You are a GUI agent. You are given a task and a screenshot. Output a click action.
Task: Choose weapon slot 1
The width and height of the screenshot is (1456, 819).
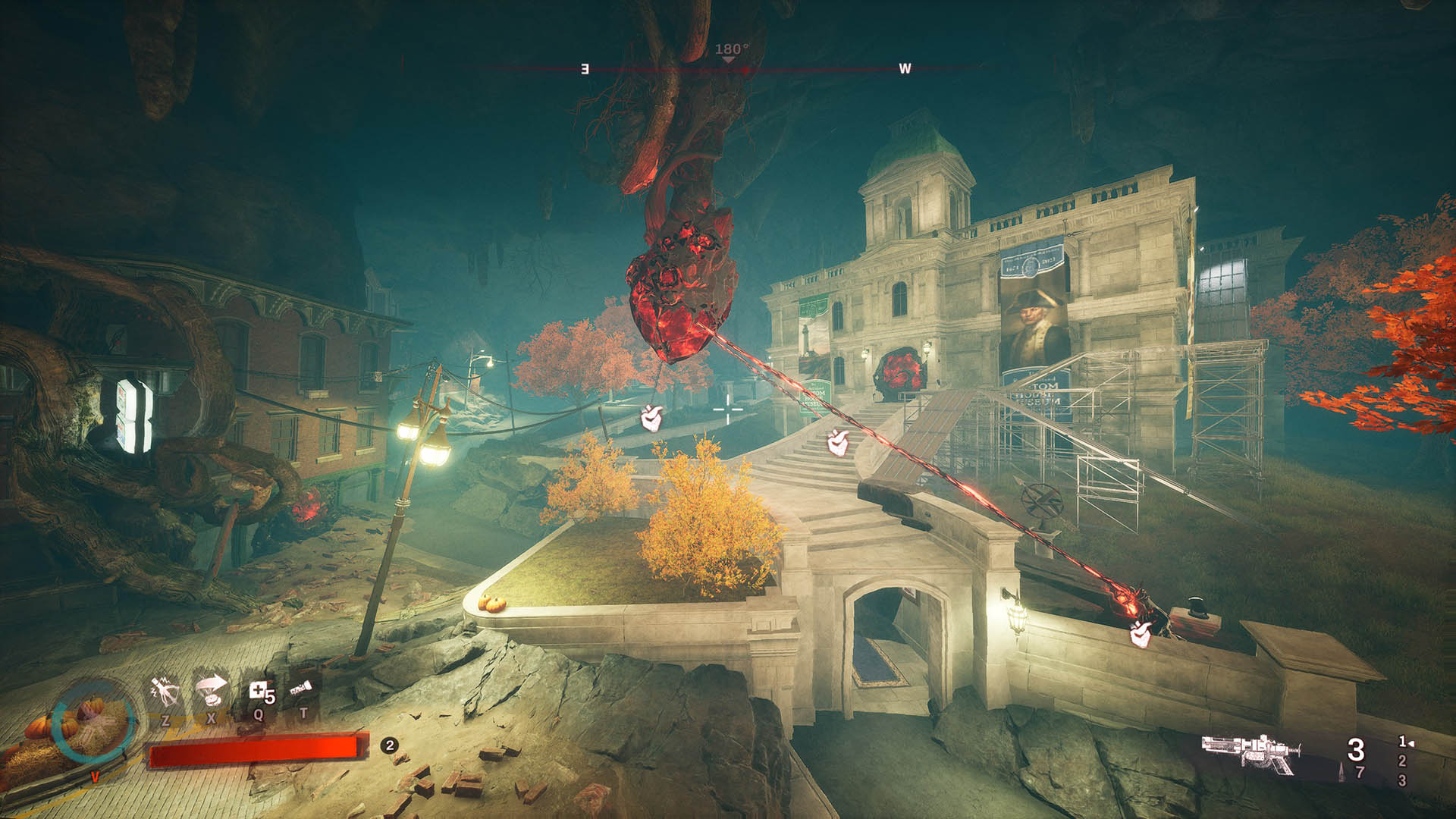(x=1403, y=742)
